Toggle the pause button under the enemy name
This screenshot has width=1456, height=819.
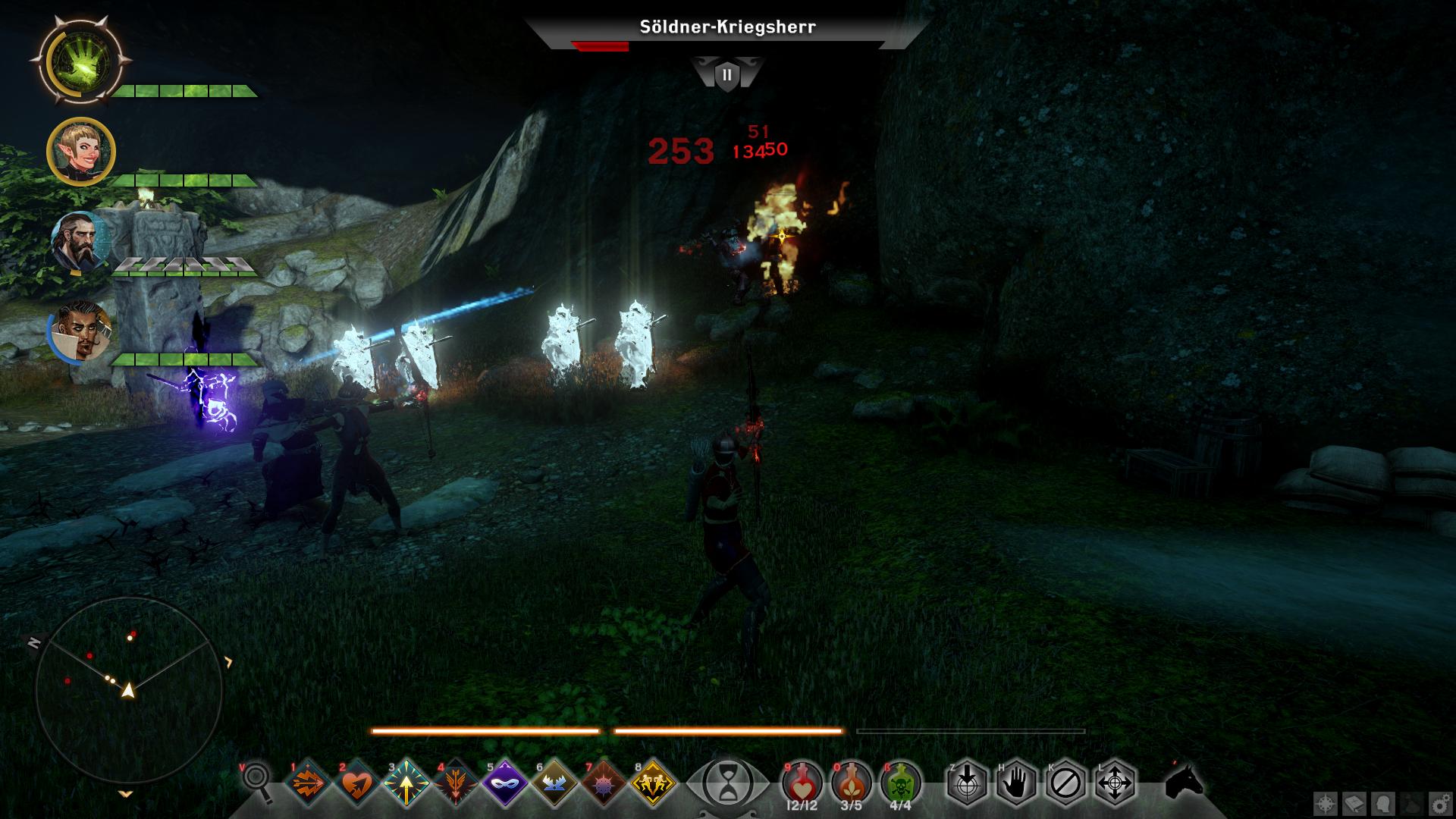pos(727,75)
